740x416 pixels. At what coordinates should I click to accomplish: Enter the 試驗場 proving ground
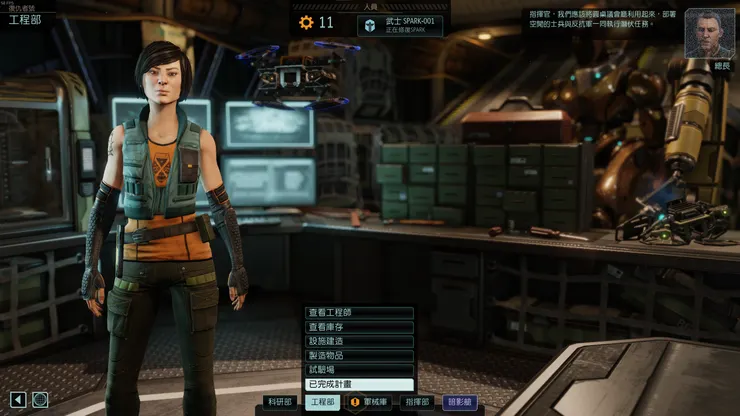click(x=359, y=370)
